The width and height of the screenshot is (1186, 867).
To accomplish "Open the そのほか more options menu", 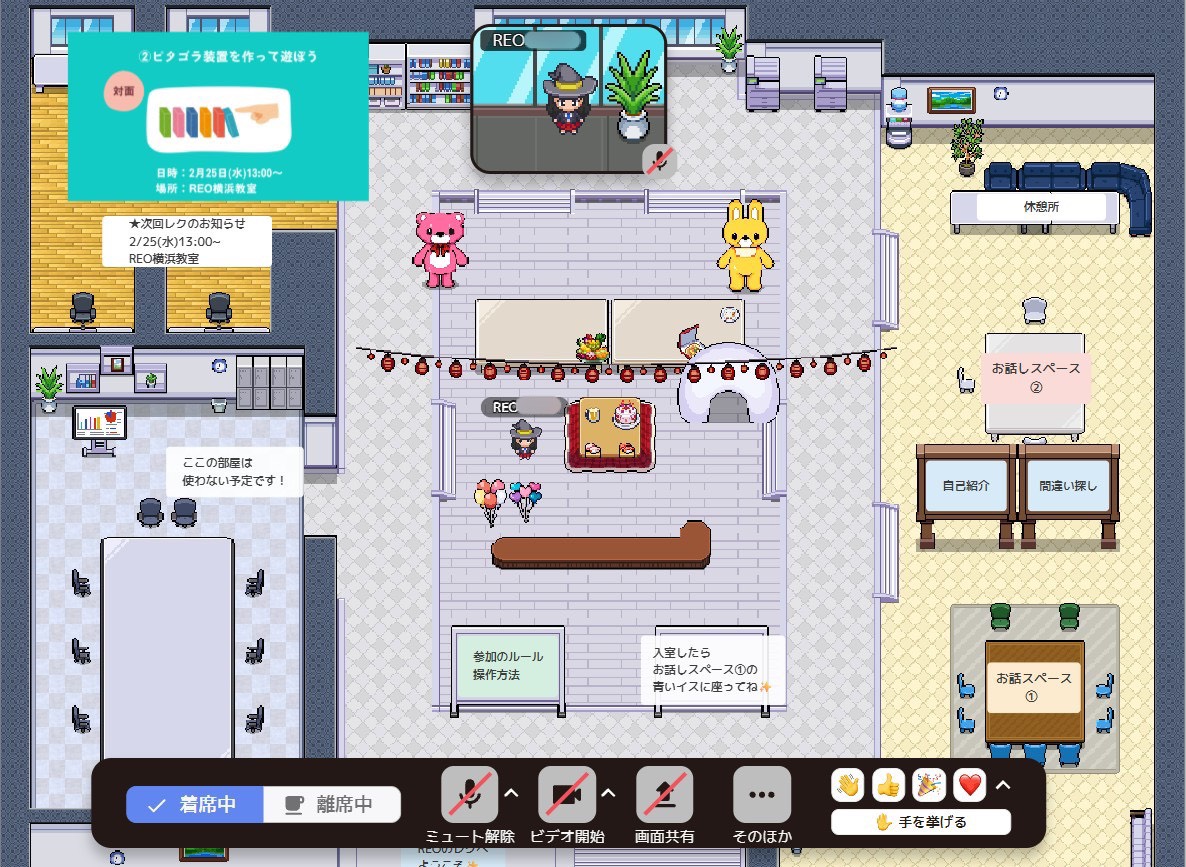I will click(x=762, y=795).
